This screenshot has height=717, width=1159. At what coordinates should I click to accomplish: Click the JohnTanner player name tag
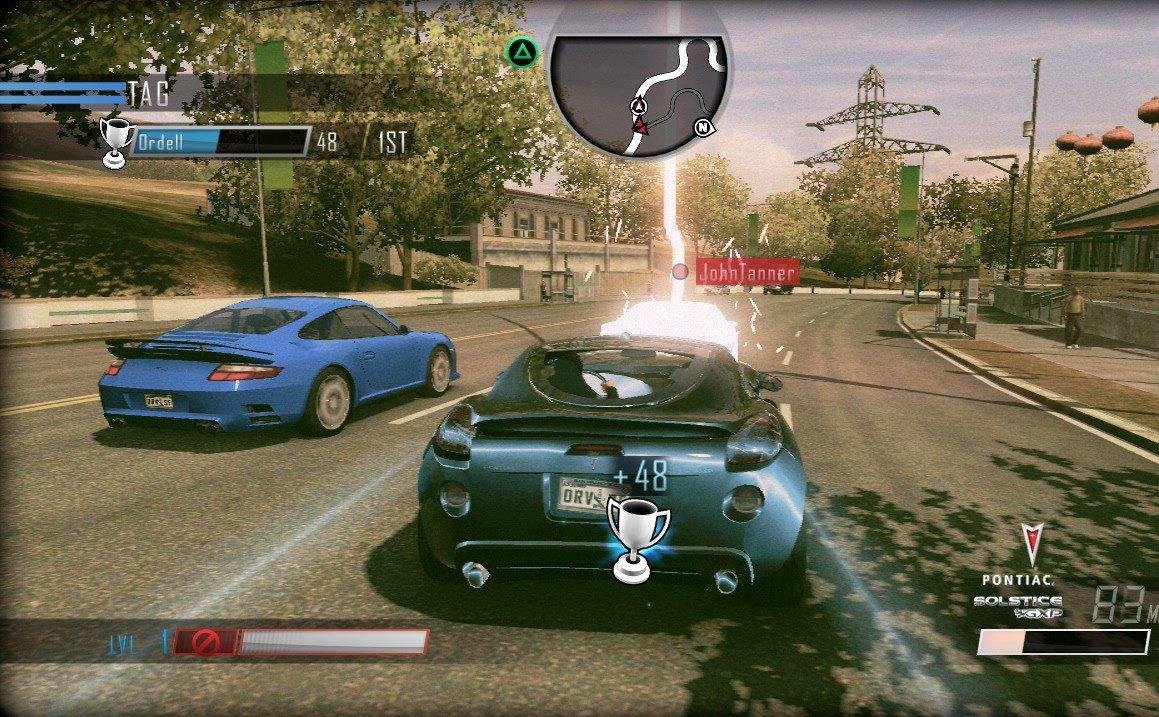click(x=746, y=272)
